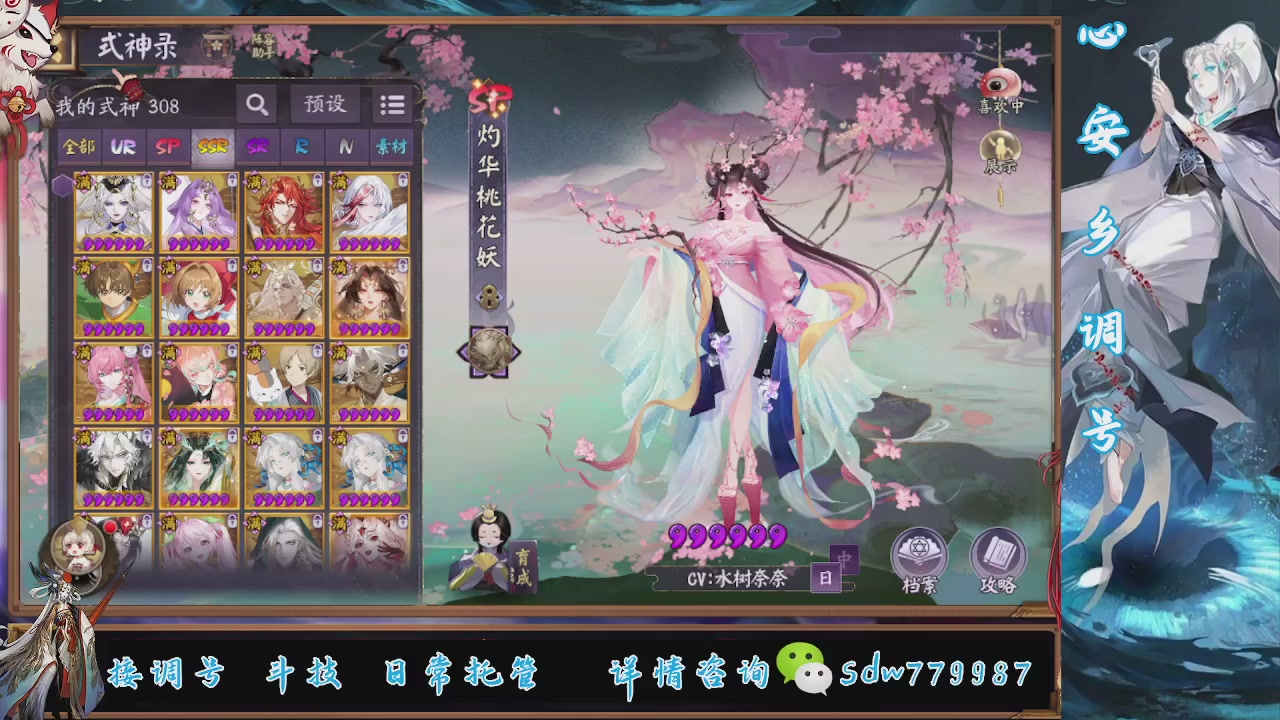Toggle the UR rarity filter
This screenshot has width=1280, height=720.
(122, 147)
